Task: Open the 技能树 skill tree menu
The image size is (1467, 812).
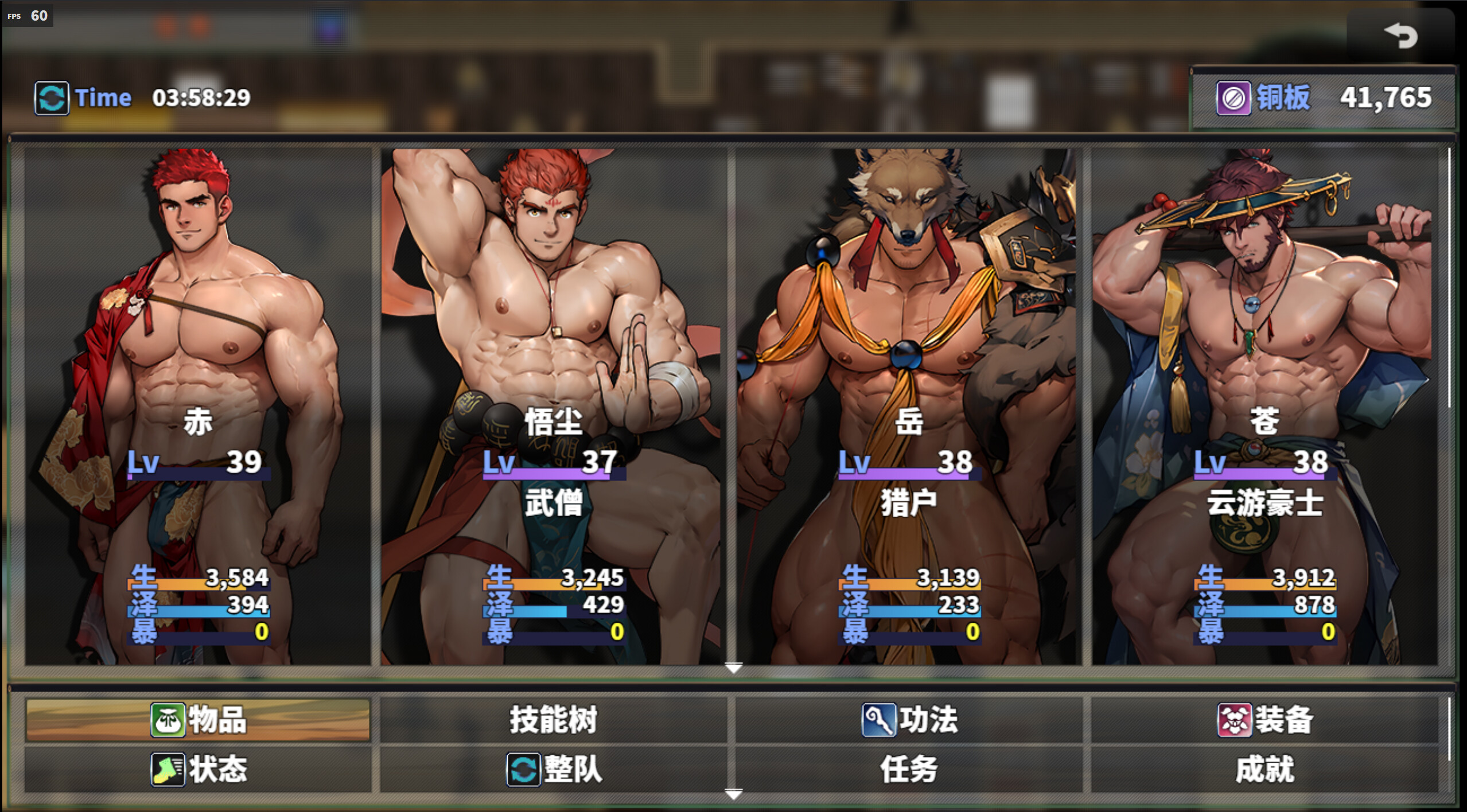Action: click(x=555, y=720)
